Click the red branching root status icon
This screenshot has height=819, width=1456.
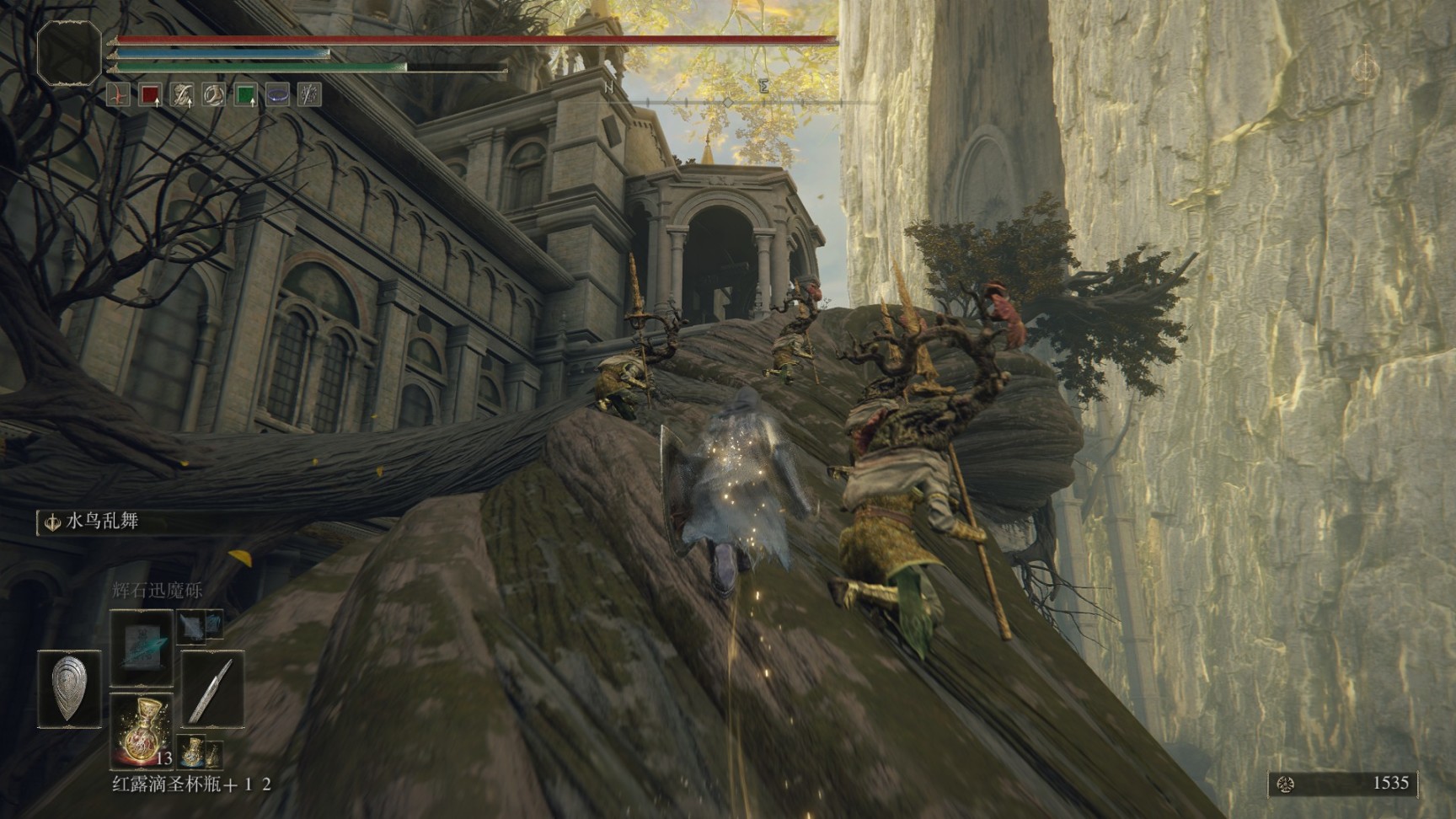tap(119, 95)
